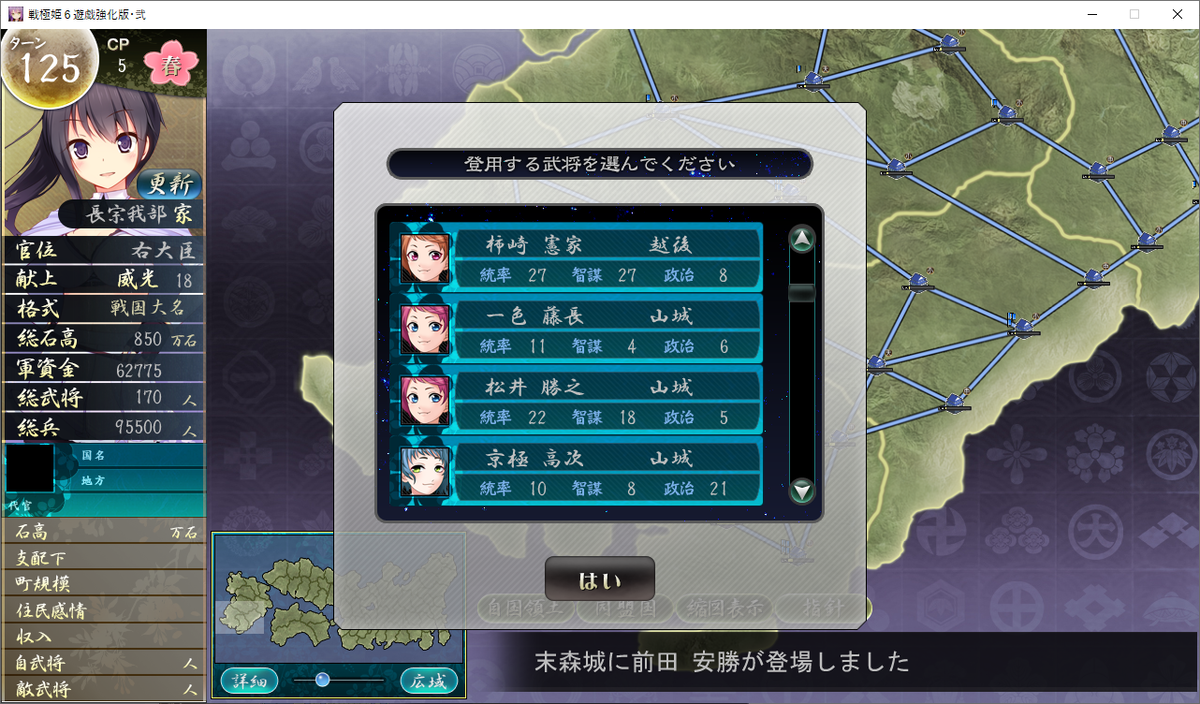Pick 松井 勝之 in the recruit list

tap(578, 401)
